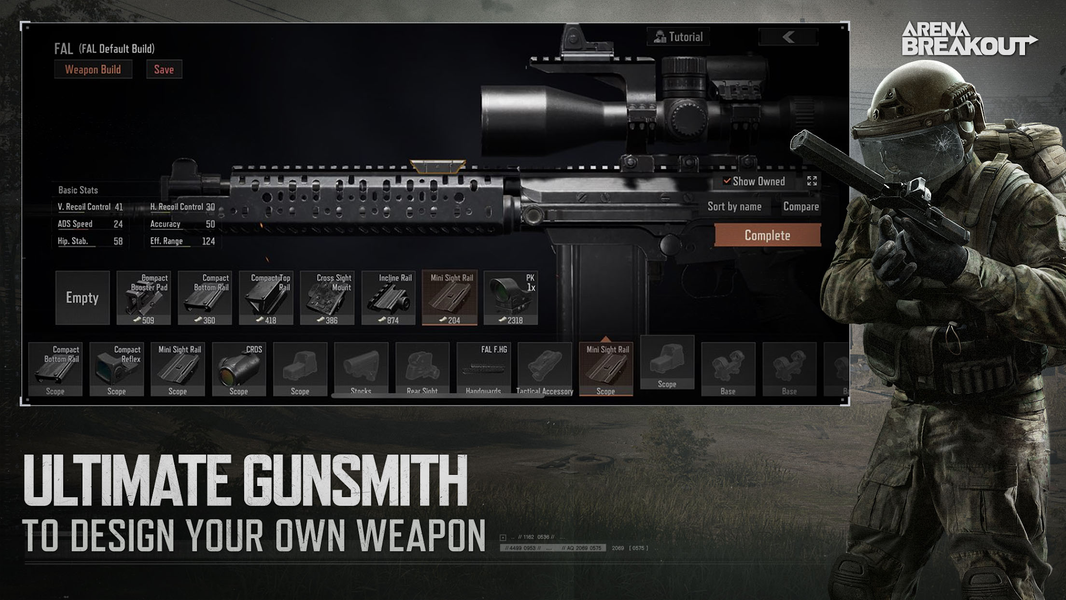Toggle the Show Owned checkbox
Screen dimensions: 1066x600
pyautogui.click(x=727, y=181)
